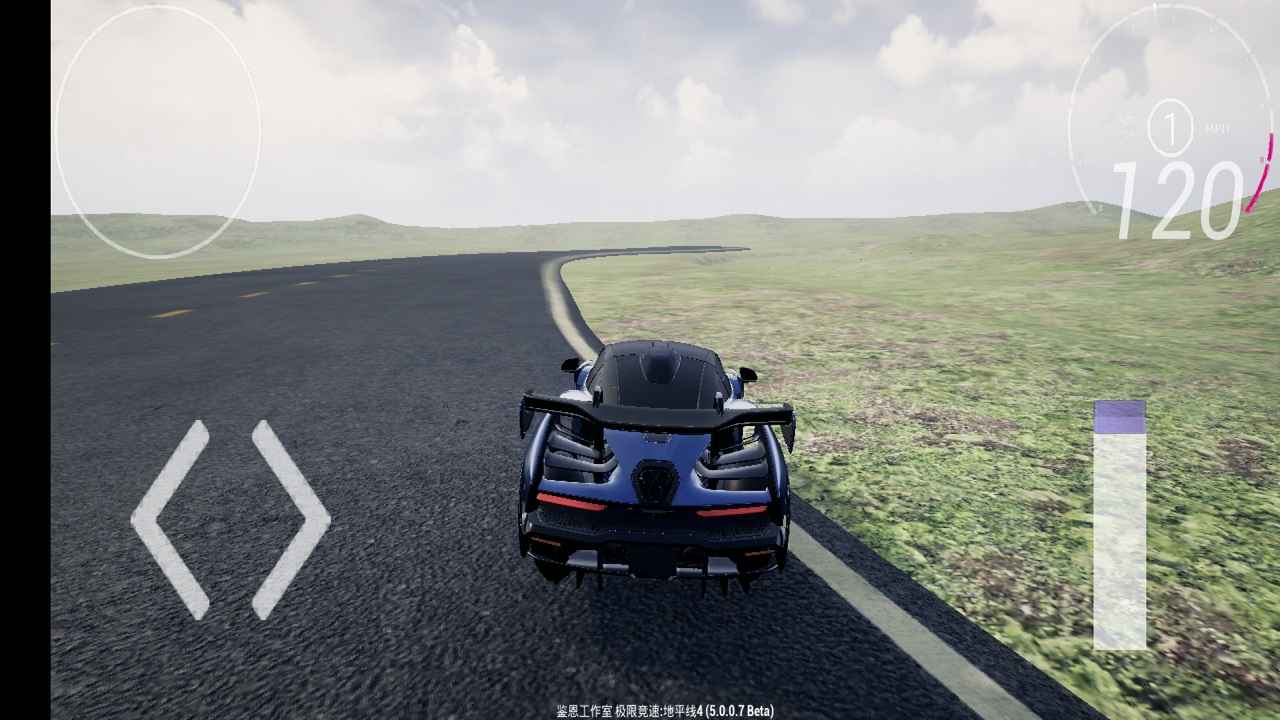
Task: Tap the right steering arrow
Action: click(290, 519)
